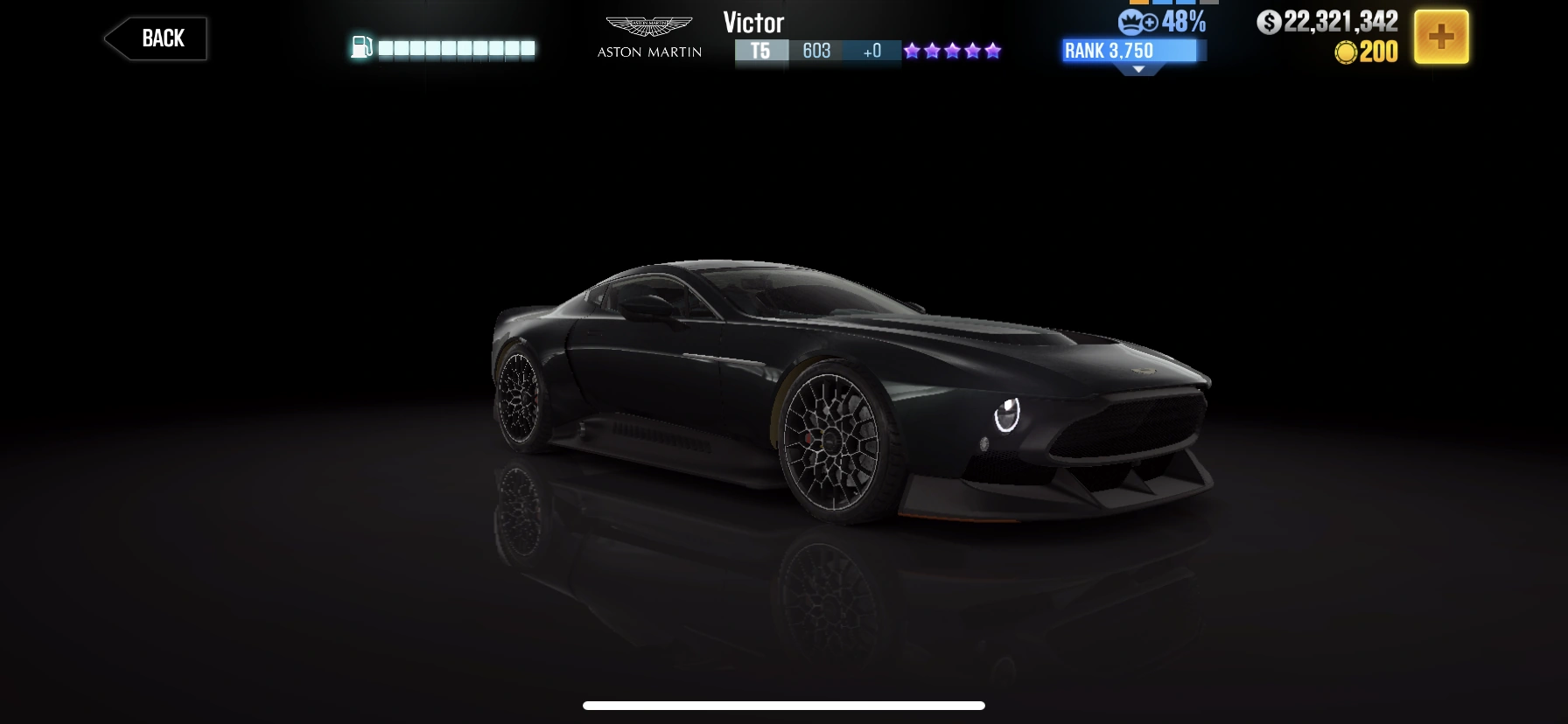The height and width of the screenshot is (724, 1568).
Task: Select the T5 tier badge
Action: click(x=760, y=51)
